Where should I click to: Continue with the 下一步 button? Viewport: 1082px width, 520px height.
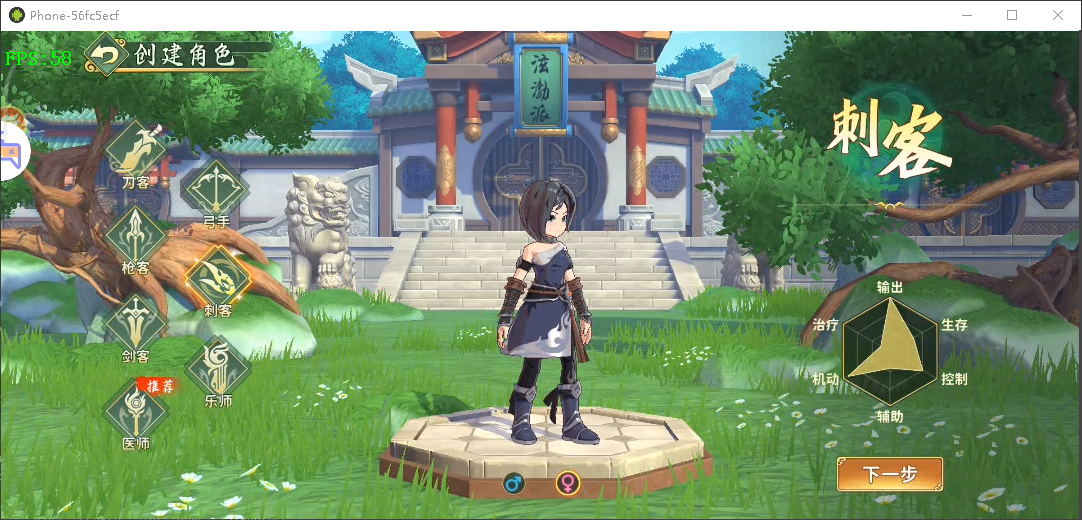click(890, 475)
